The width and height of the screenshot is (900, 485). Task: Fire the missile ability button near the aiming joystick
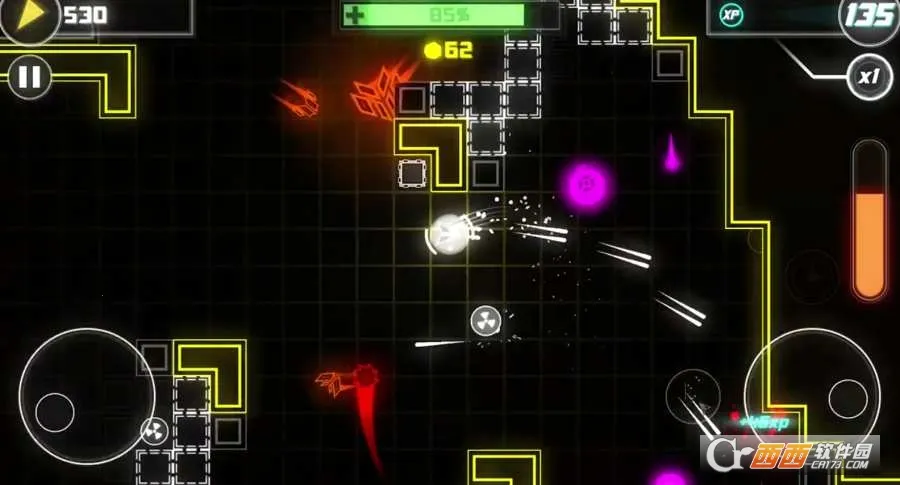point(693,394)
